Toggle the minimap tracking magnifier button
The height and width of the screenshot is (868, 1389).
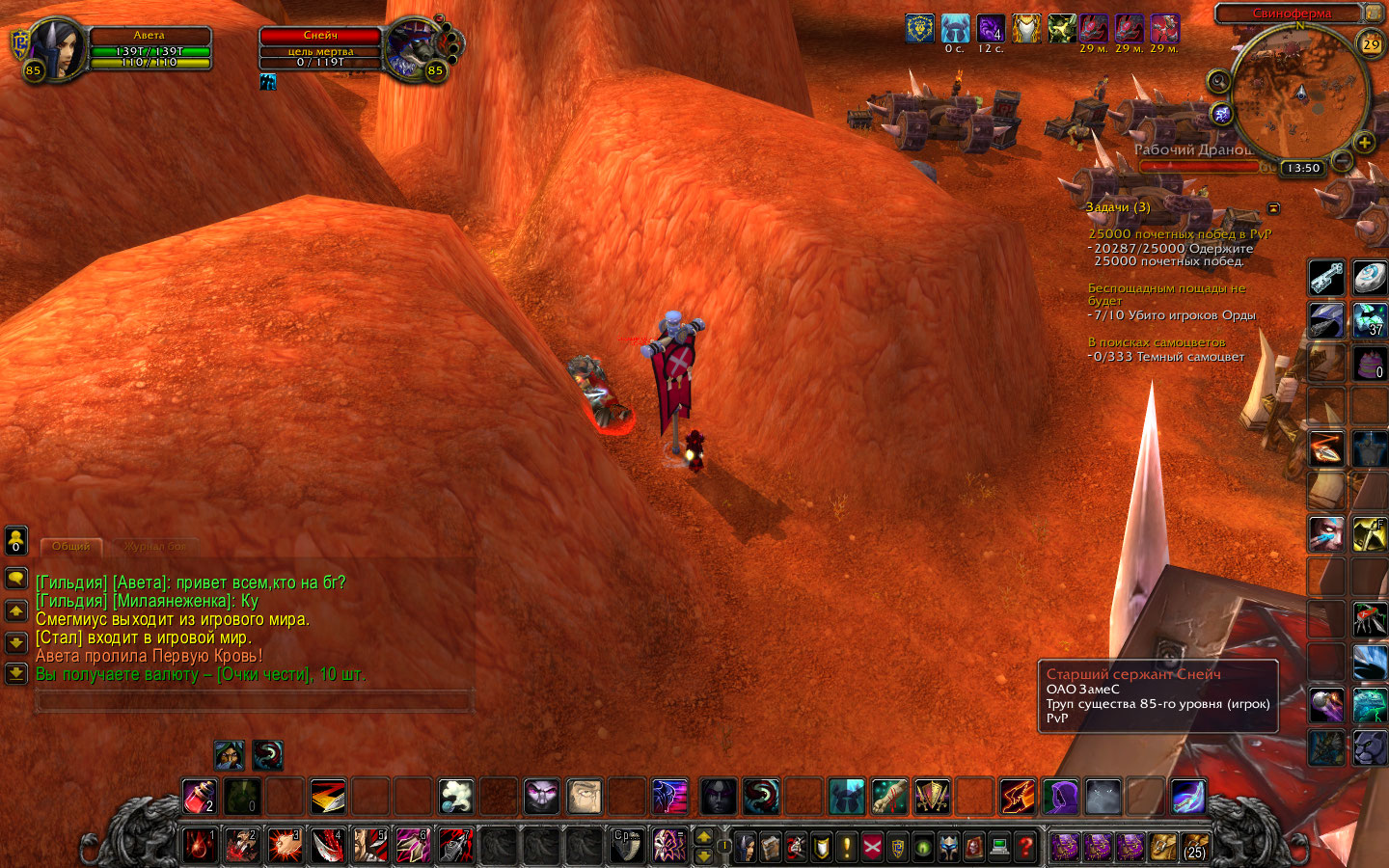point(1218,82)
